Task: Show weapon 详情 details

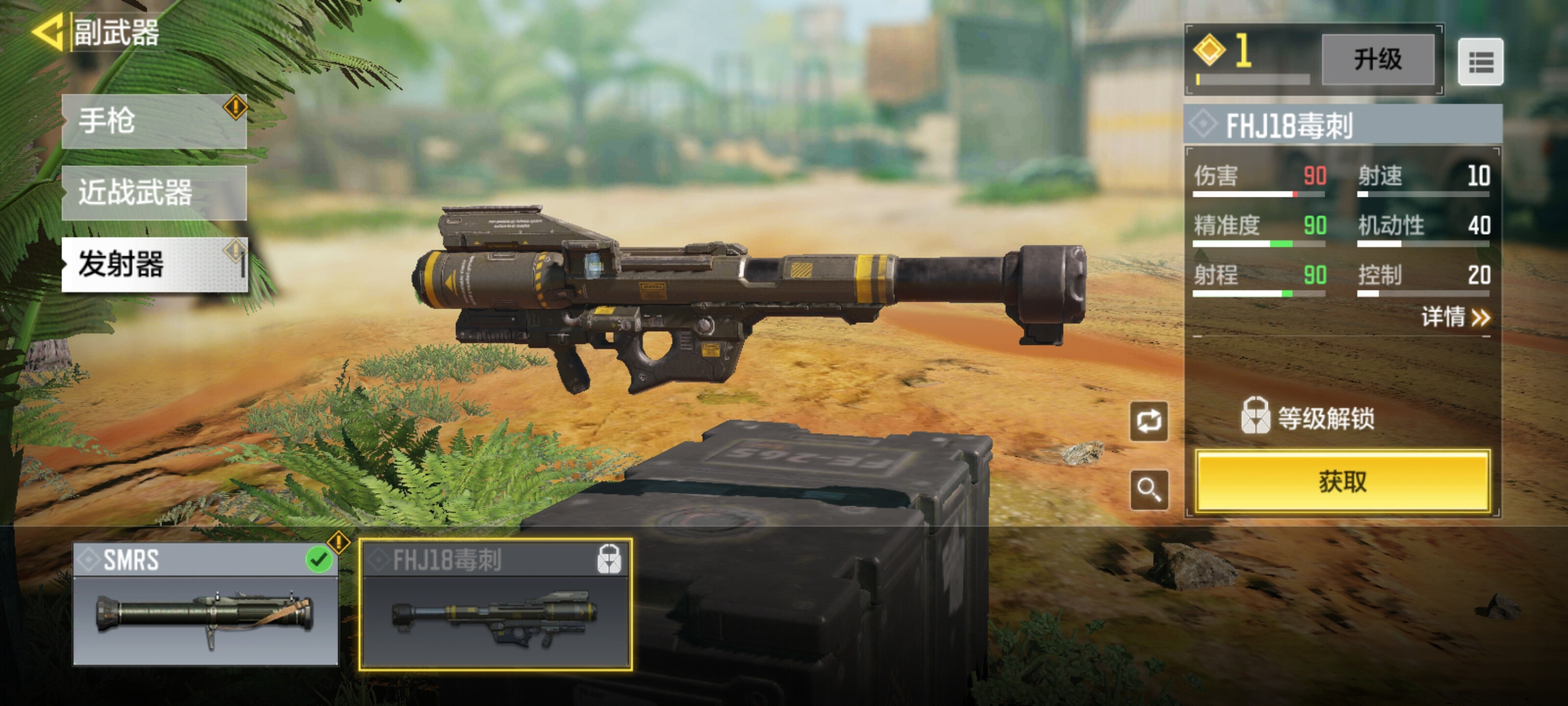Action: click(x=1456, y=318)
